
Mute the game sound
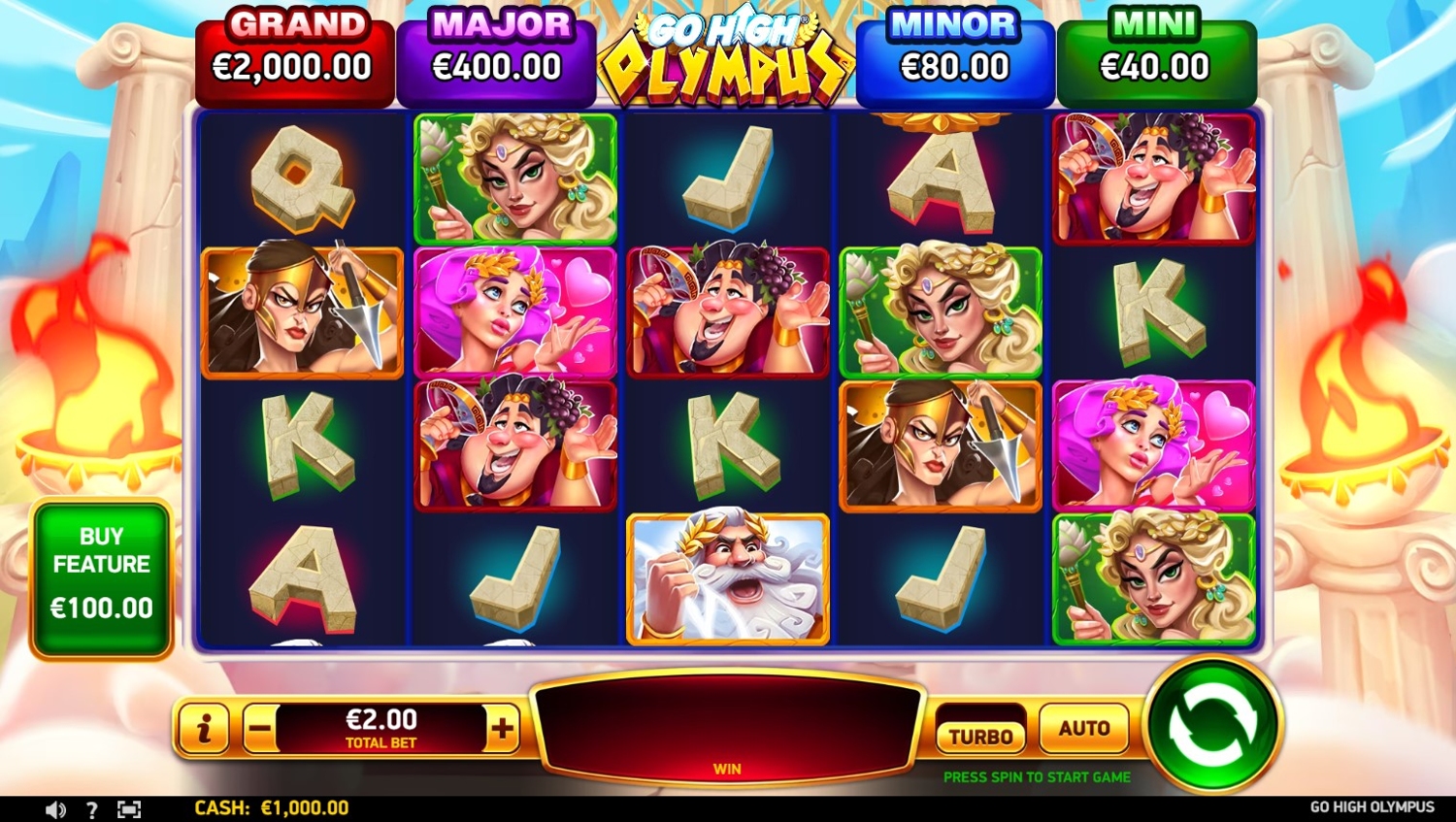[x=55, y=808]
